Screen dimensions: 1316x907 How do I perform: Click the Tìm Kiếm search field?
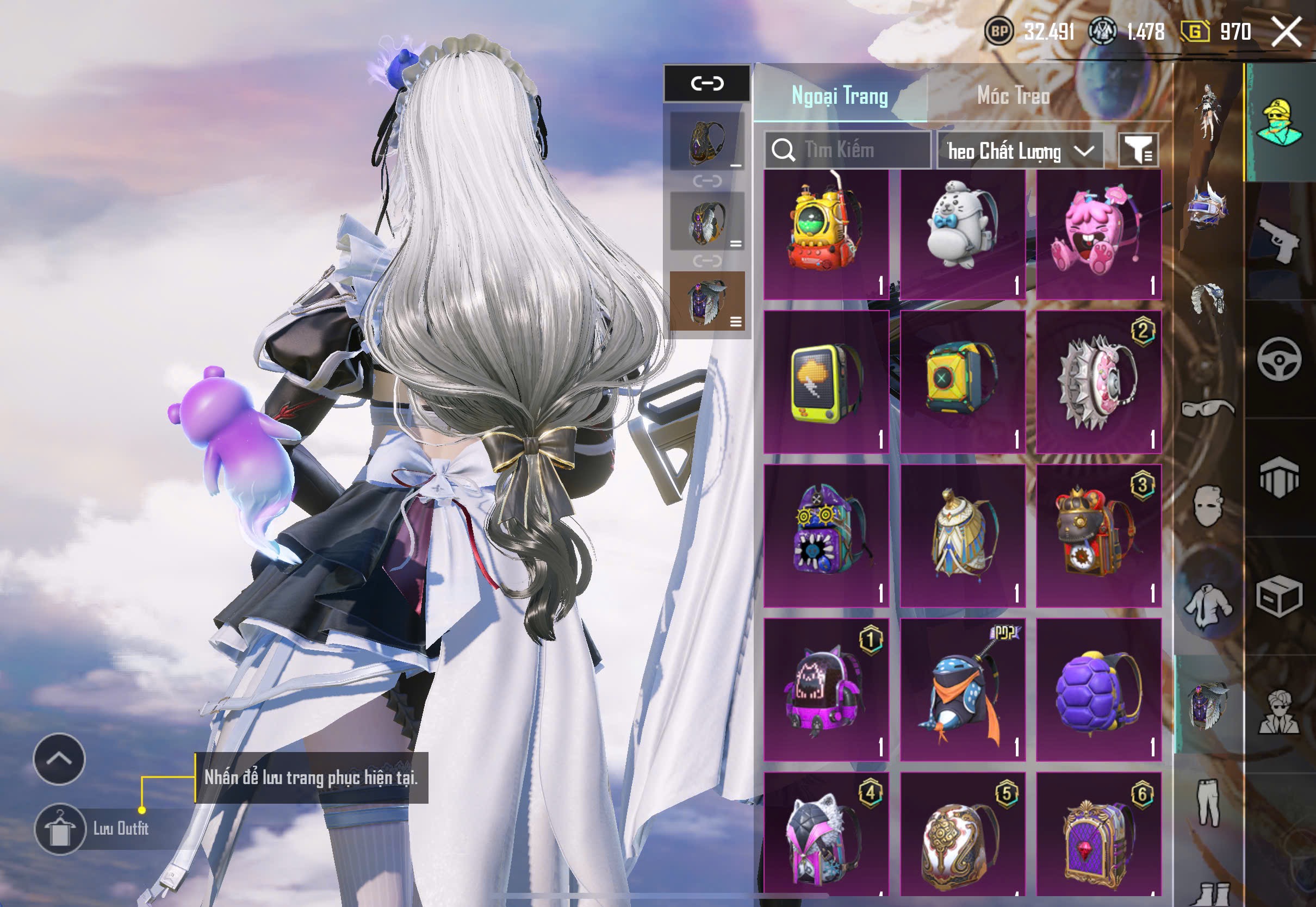(847, 150)
